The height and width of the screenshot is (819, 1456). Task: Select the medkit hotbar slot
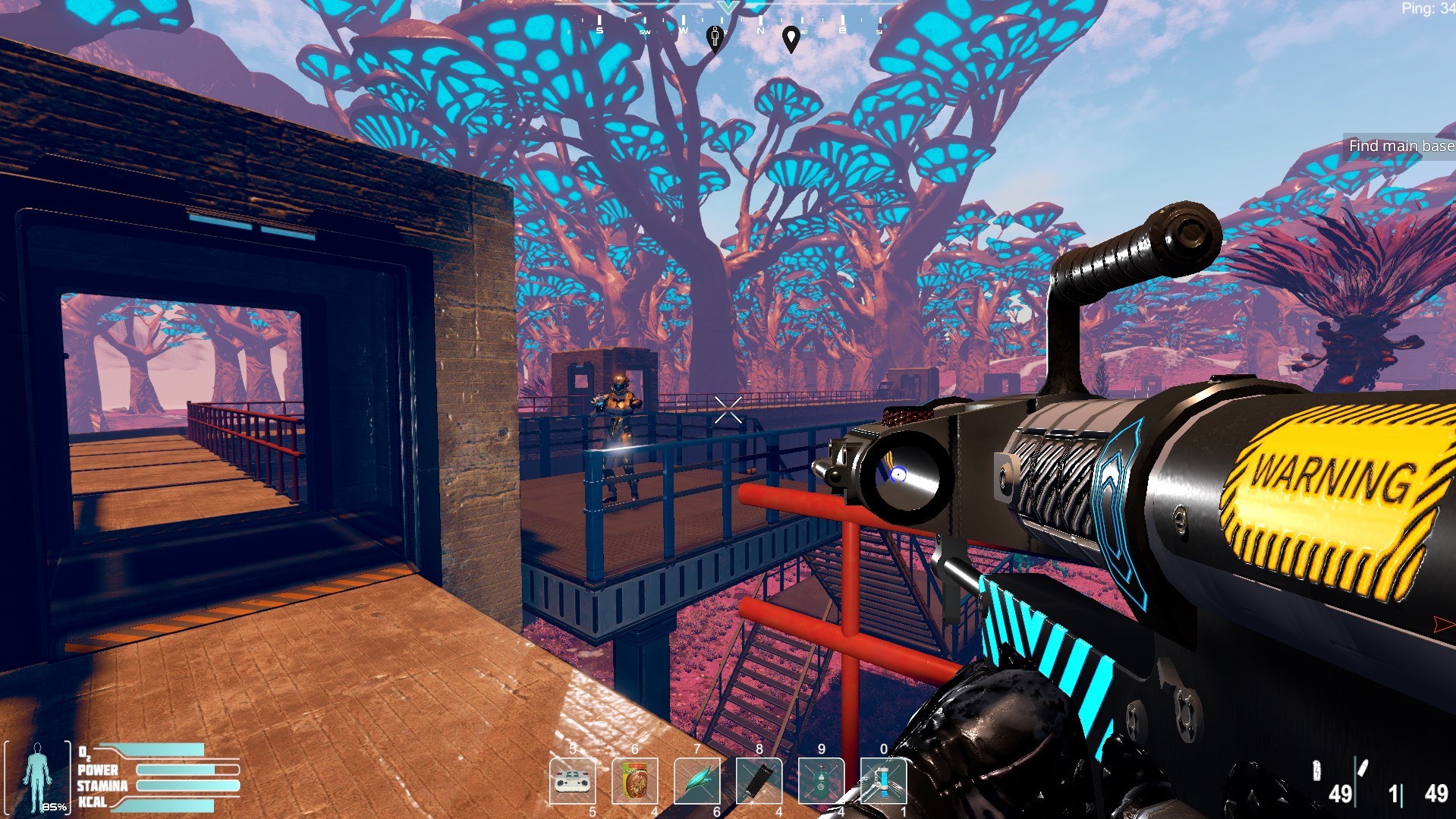573,781
